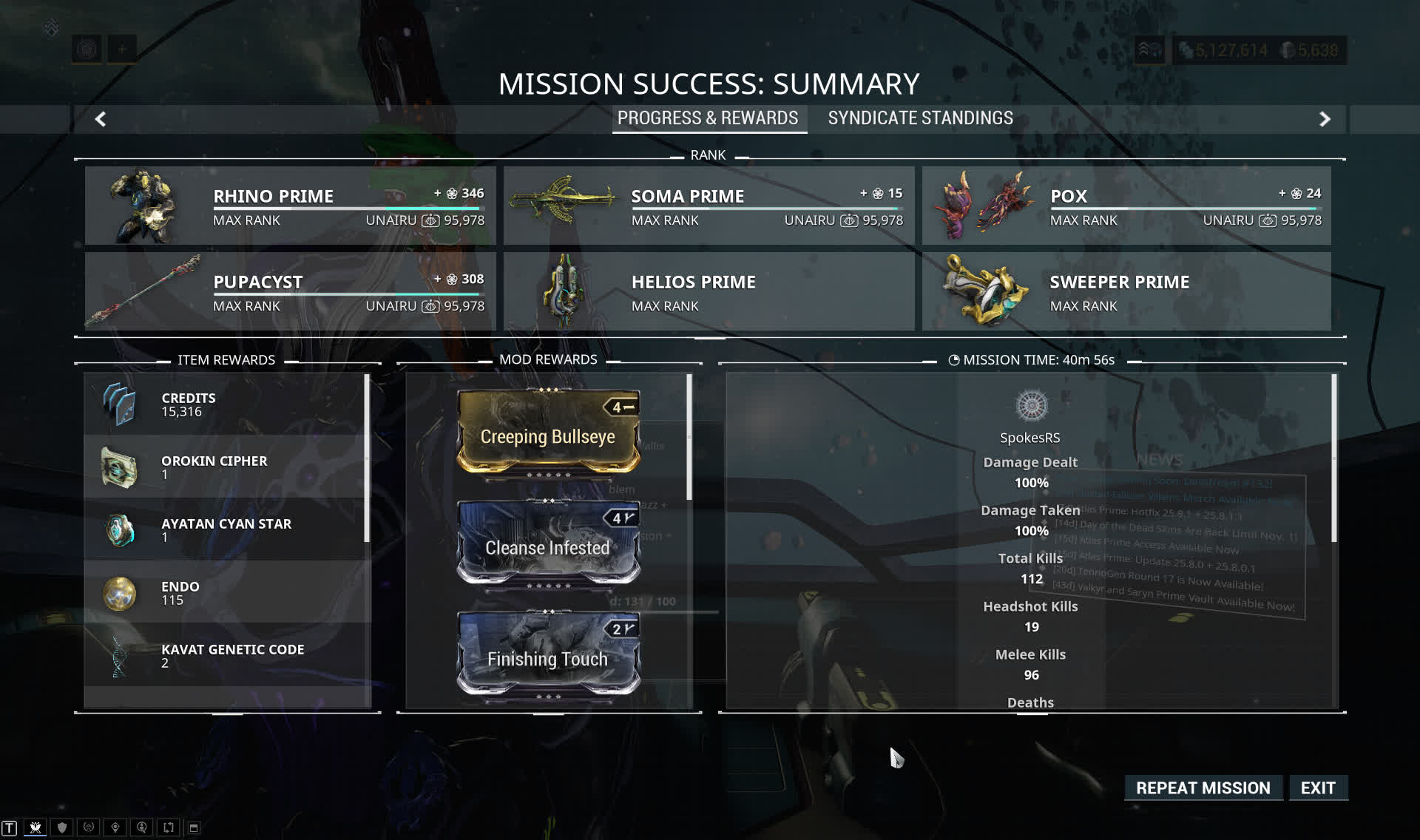Click the right arrow navigation button
Viewport: 1420px width, 840px height.
click(1325, 119)
